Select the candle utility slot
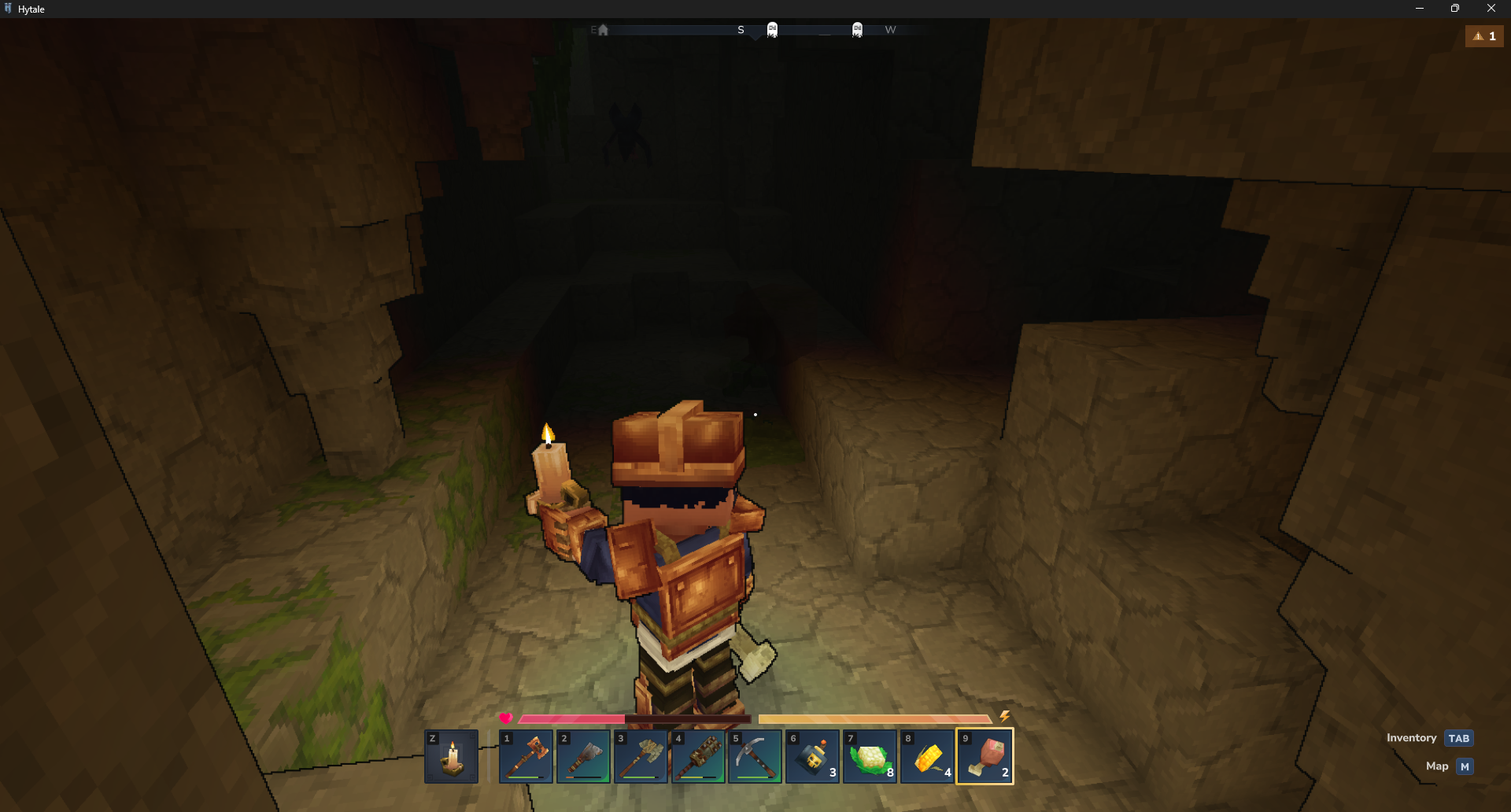Viewport: 1511px width, 812px height. pos(451,757)
